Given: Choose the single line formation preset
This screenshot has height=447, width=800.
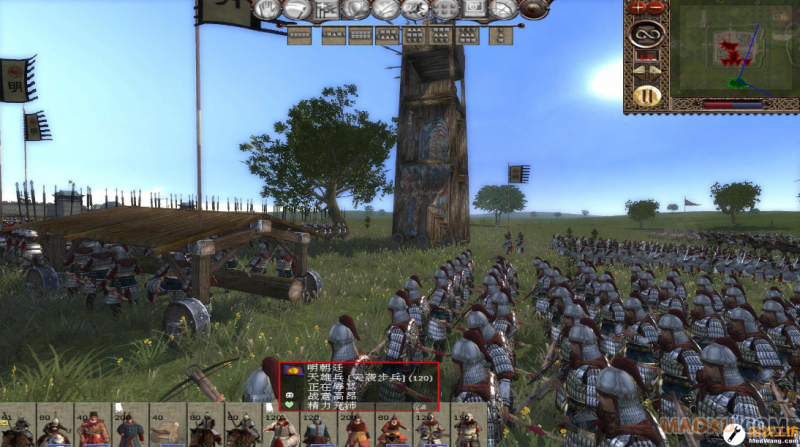Looking at the screenshot, I should point(300,35).
